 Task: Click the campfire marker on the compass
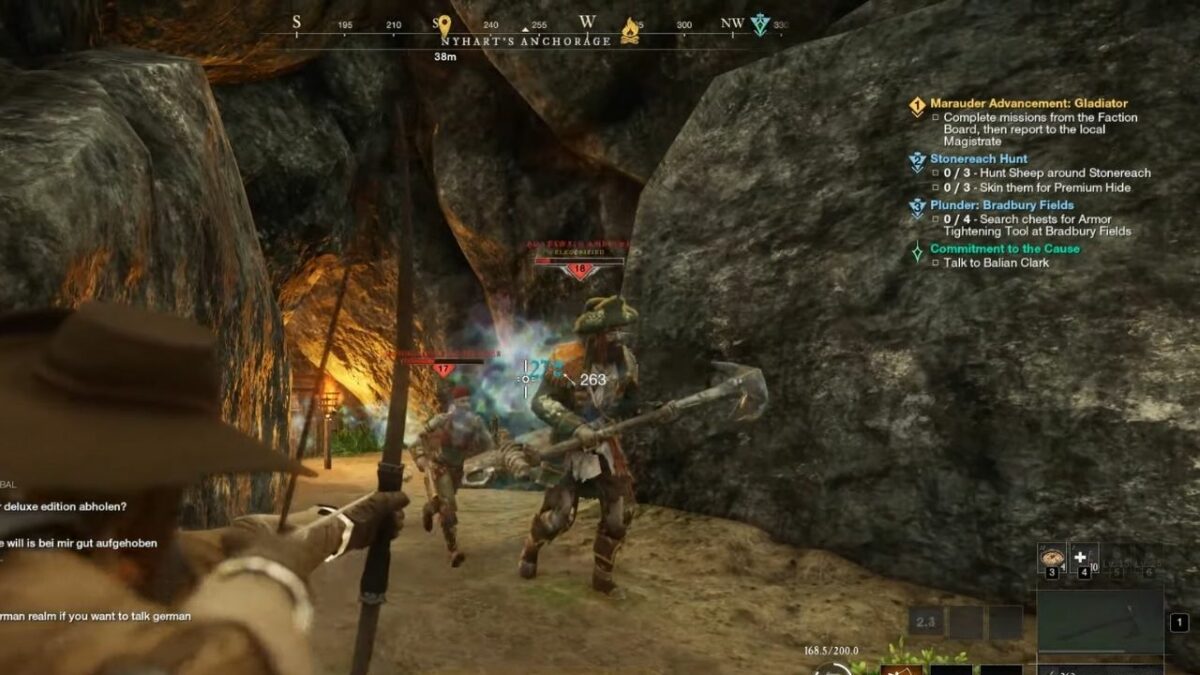[630, 30]
